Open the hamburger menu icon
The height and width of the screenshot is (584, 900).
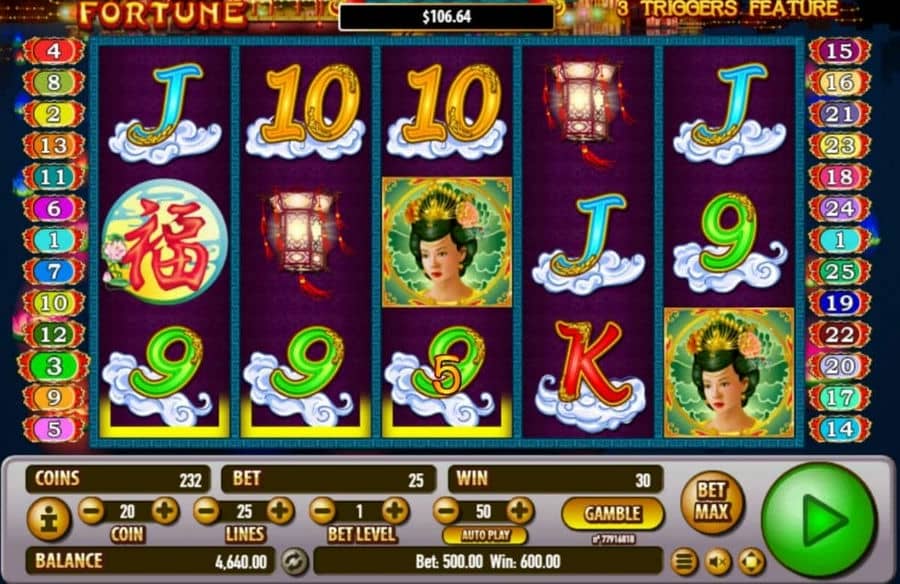(x=685, y=561)
